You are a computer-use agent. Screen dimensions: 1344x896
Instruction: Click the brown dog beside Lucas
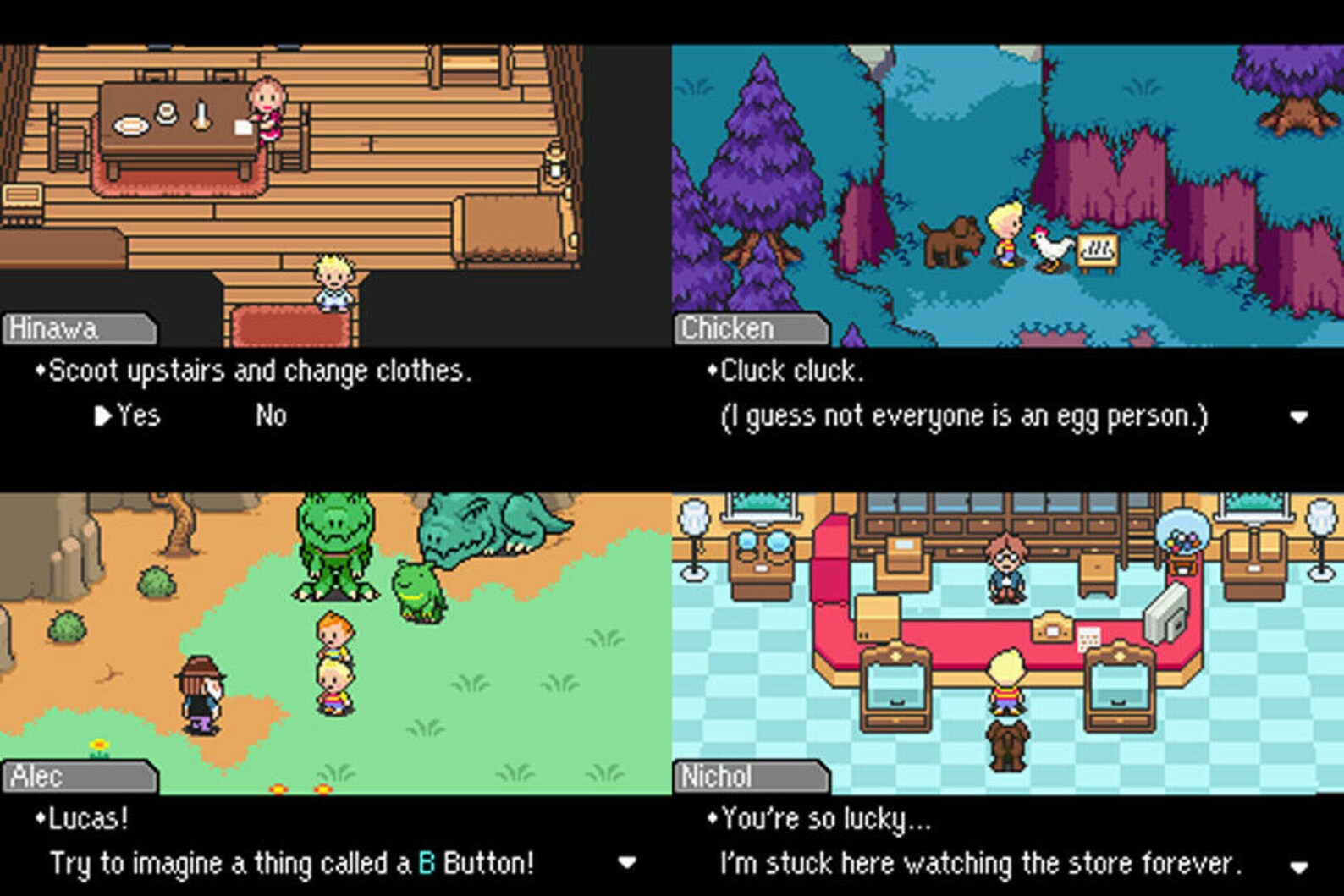coord(955,241)
